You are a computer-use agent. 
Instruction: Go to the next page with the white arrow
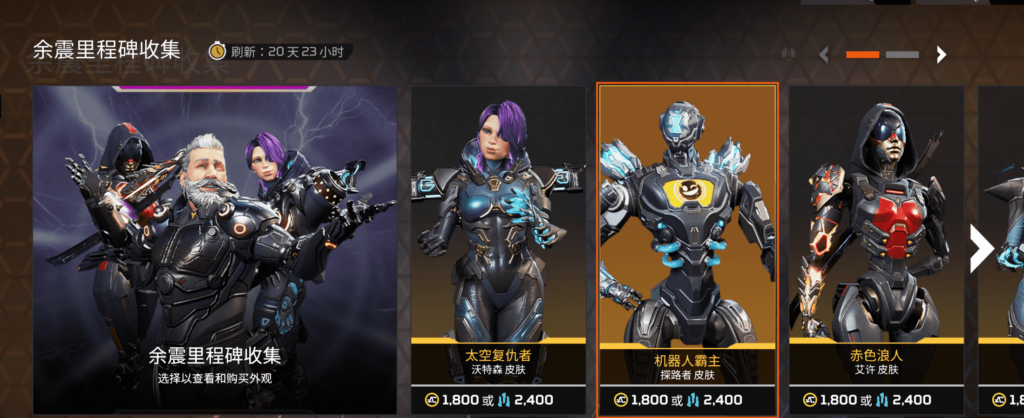(x=941, y=55)
